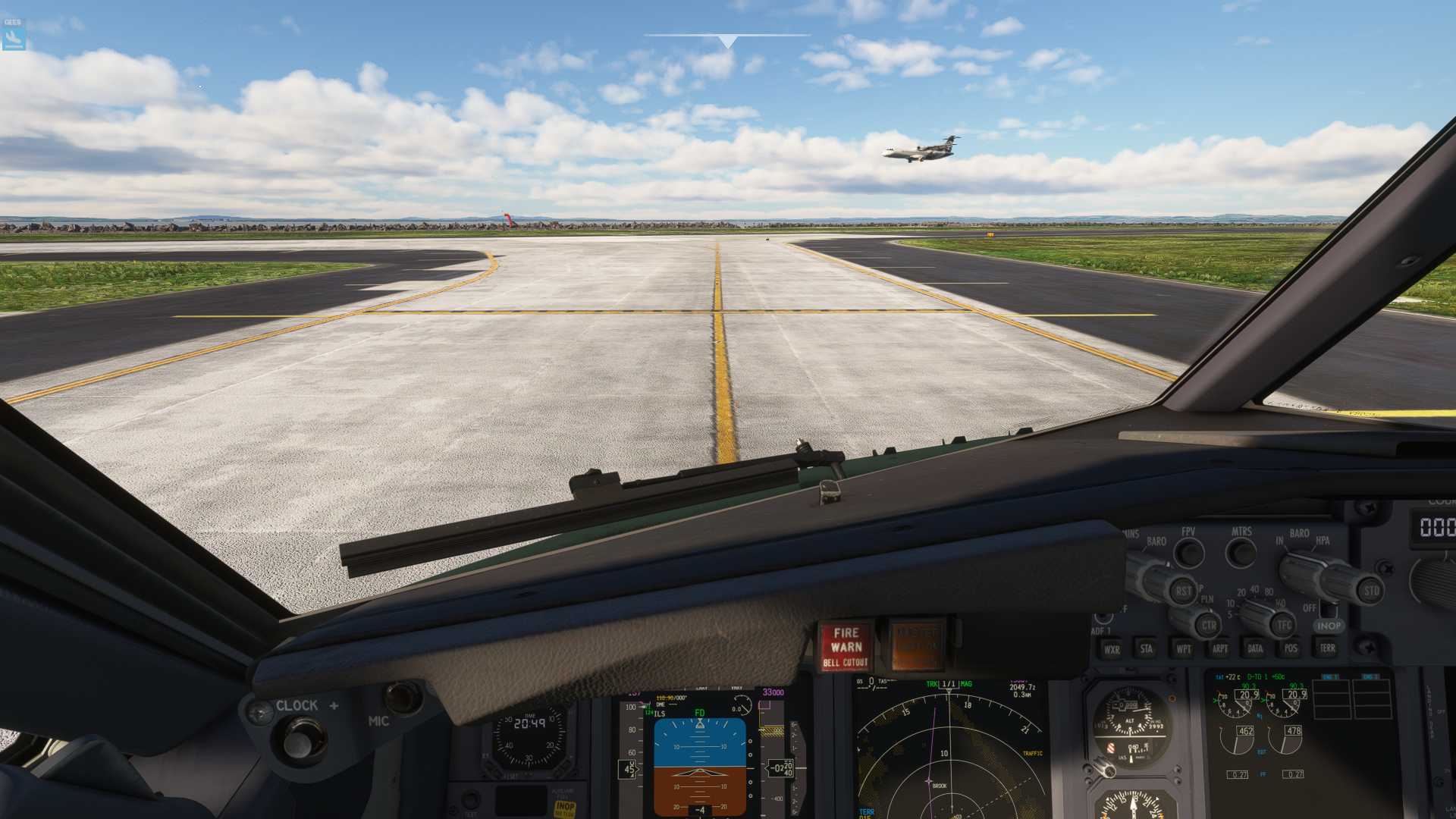Toggle the WPT waypoints display button
The width and height of the screenshot is (1456, 819).
1183,649
